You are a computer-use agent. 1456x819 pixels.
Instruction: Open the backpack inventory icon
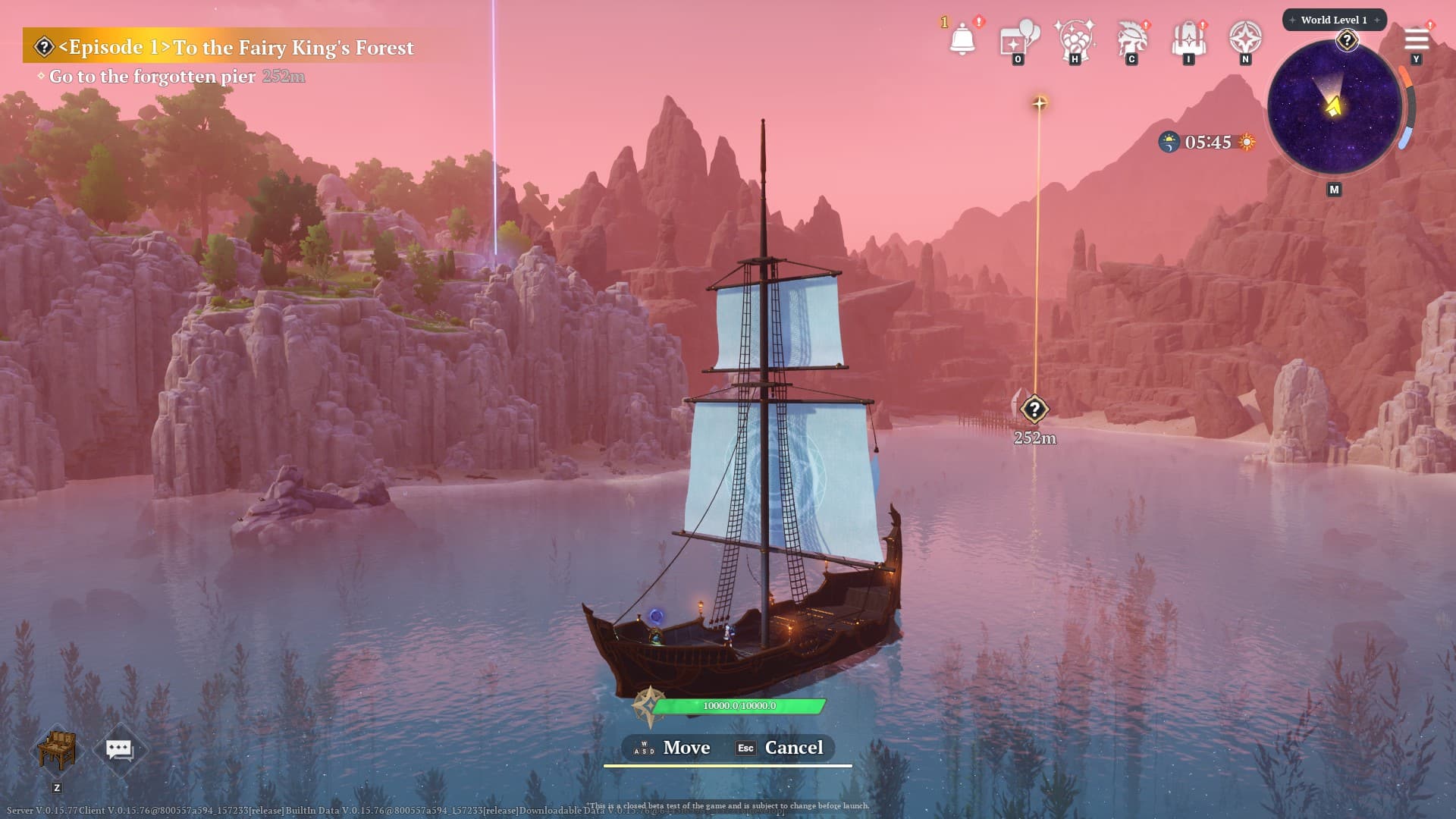[x=1188, y=38]
